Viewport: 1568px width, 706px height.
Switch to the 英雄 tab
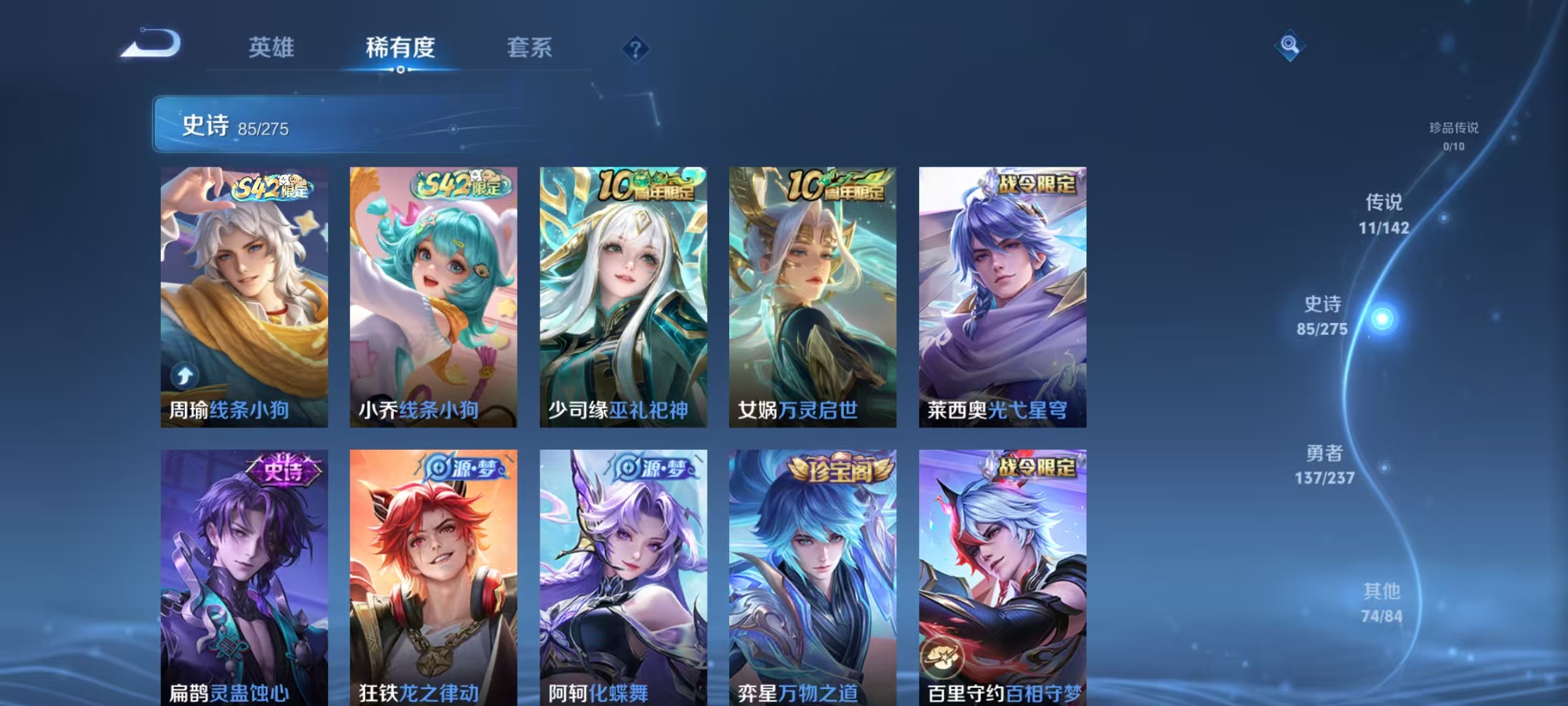tap(271, 48)
